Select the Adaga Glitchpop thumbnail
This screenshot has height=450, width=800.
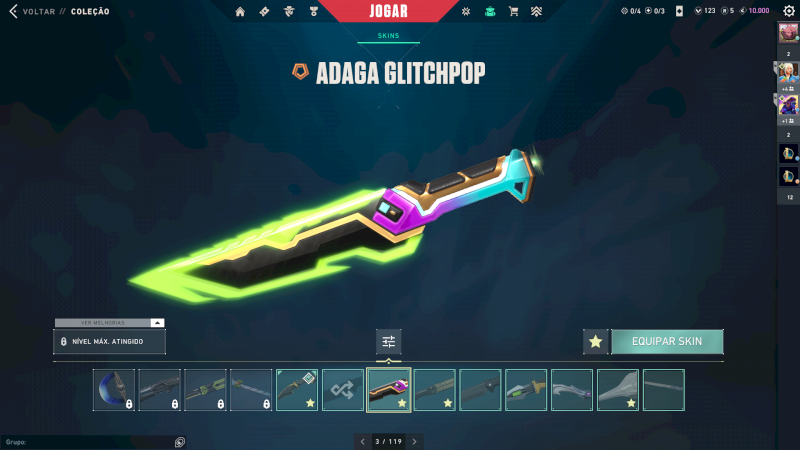(x=389, y=390)
